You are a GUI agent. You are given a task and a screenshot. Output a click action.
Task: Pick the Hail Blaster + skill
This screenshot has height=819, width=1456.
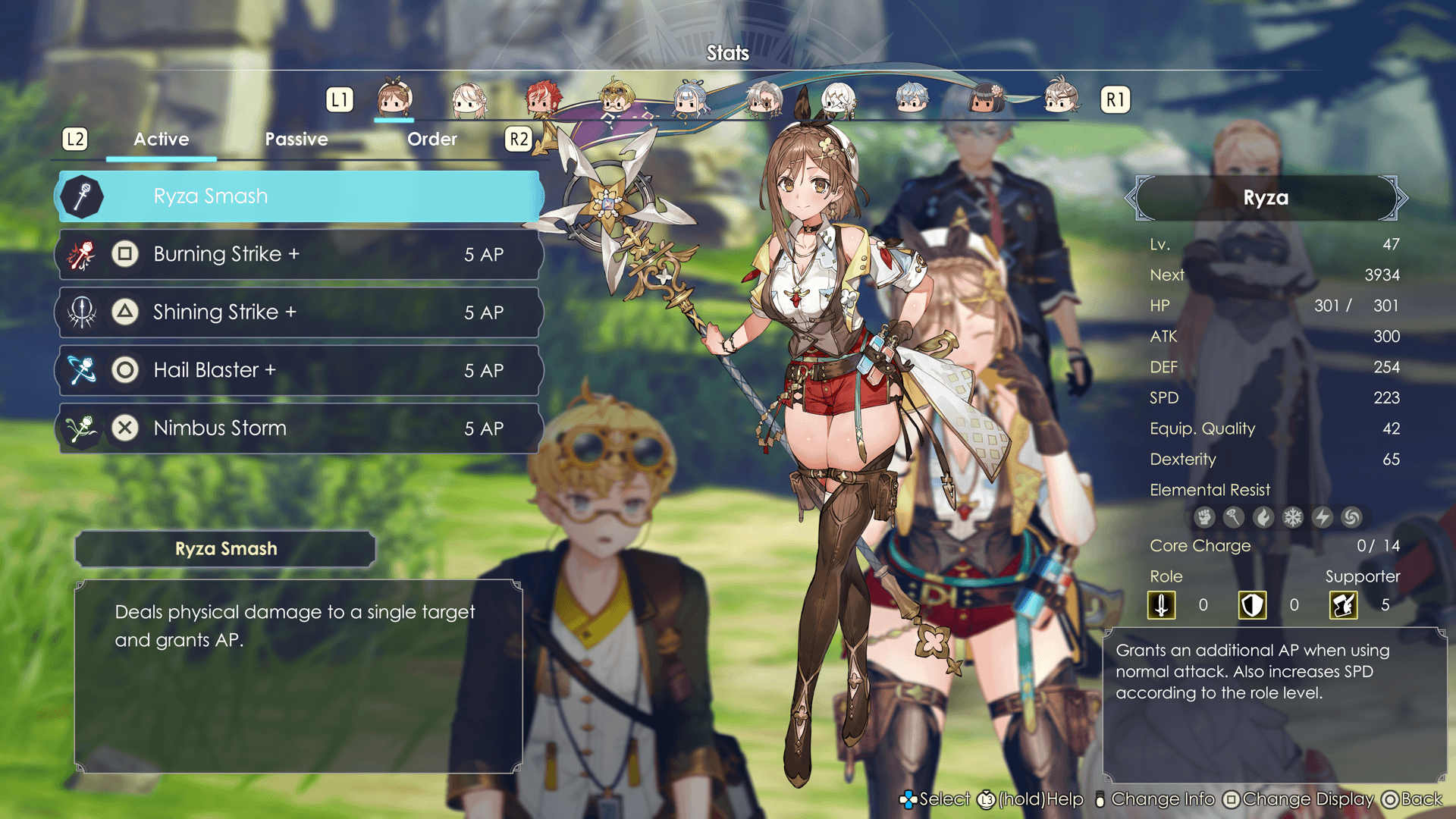300,370
